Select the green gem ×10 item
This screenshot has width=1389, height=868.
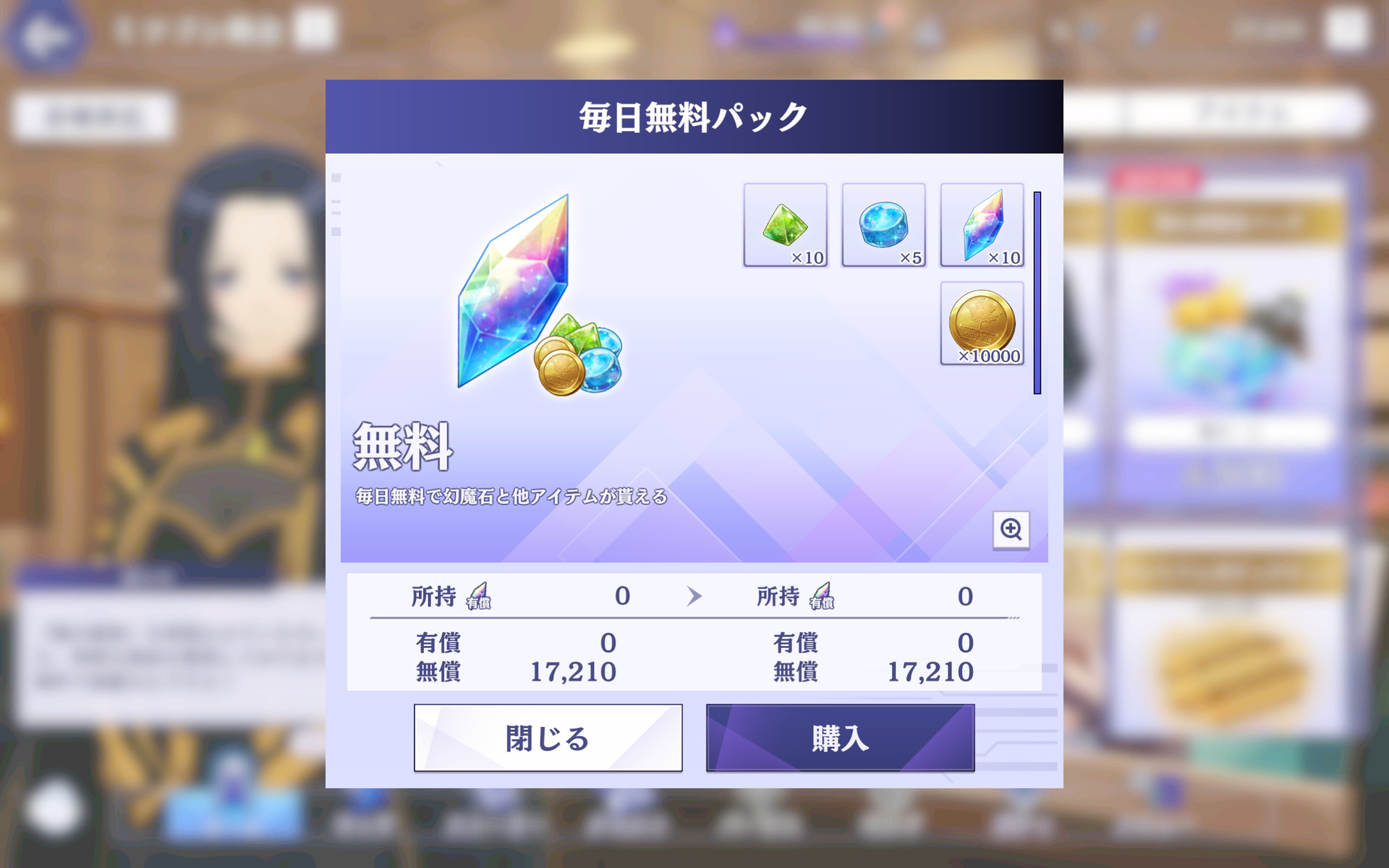785,225
